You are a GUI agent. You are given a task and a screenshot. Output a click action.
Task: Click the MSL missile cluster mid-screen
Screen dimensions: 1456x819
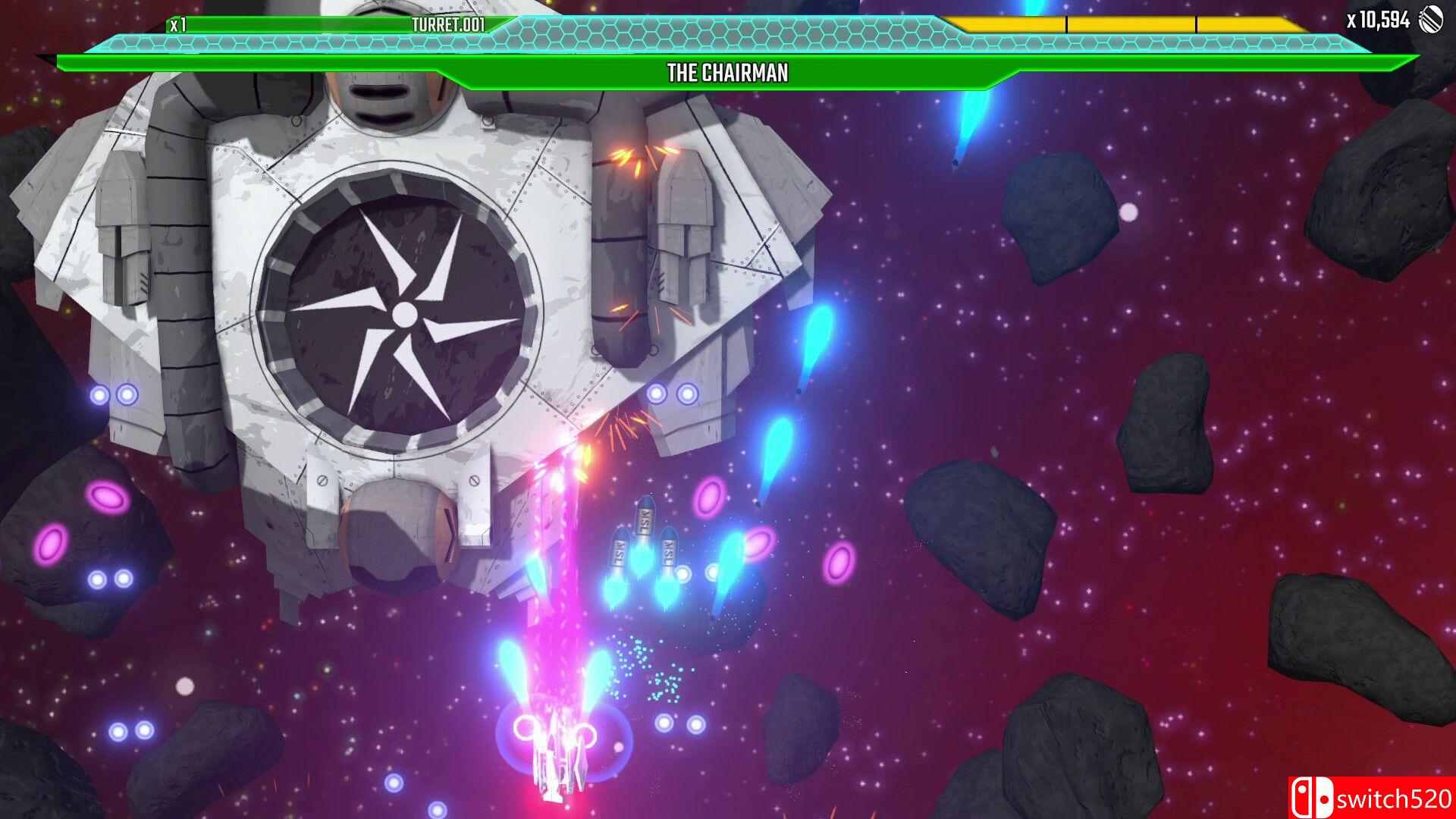pos(645,538)
